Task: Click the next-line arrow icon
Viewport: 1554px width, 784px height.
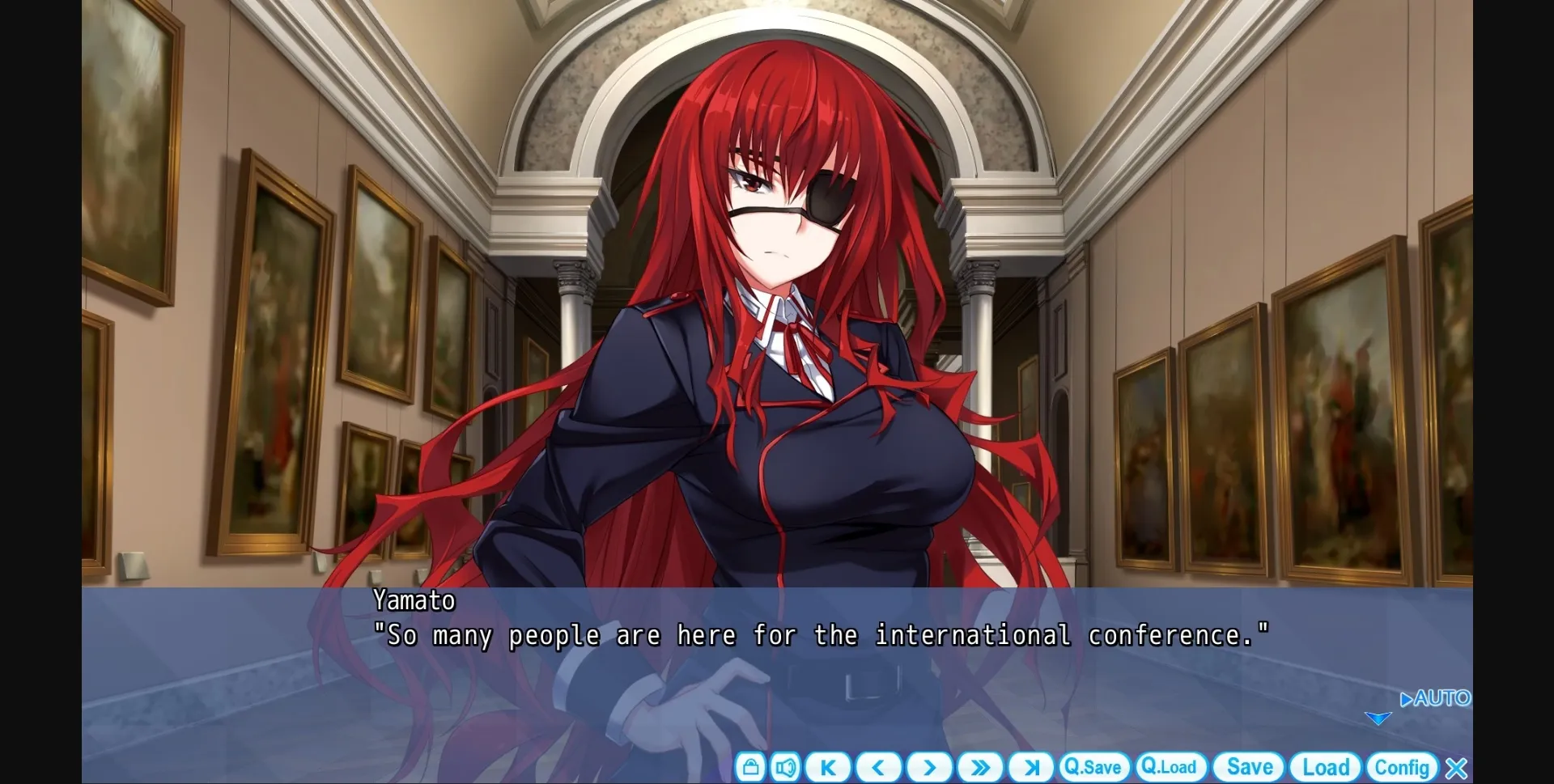Action: coord(929,767)
